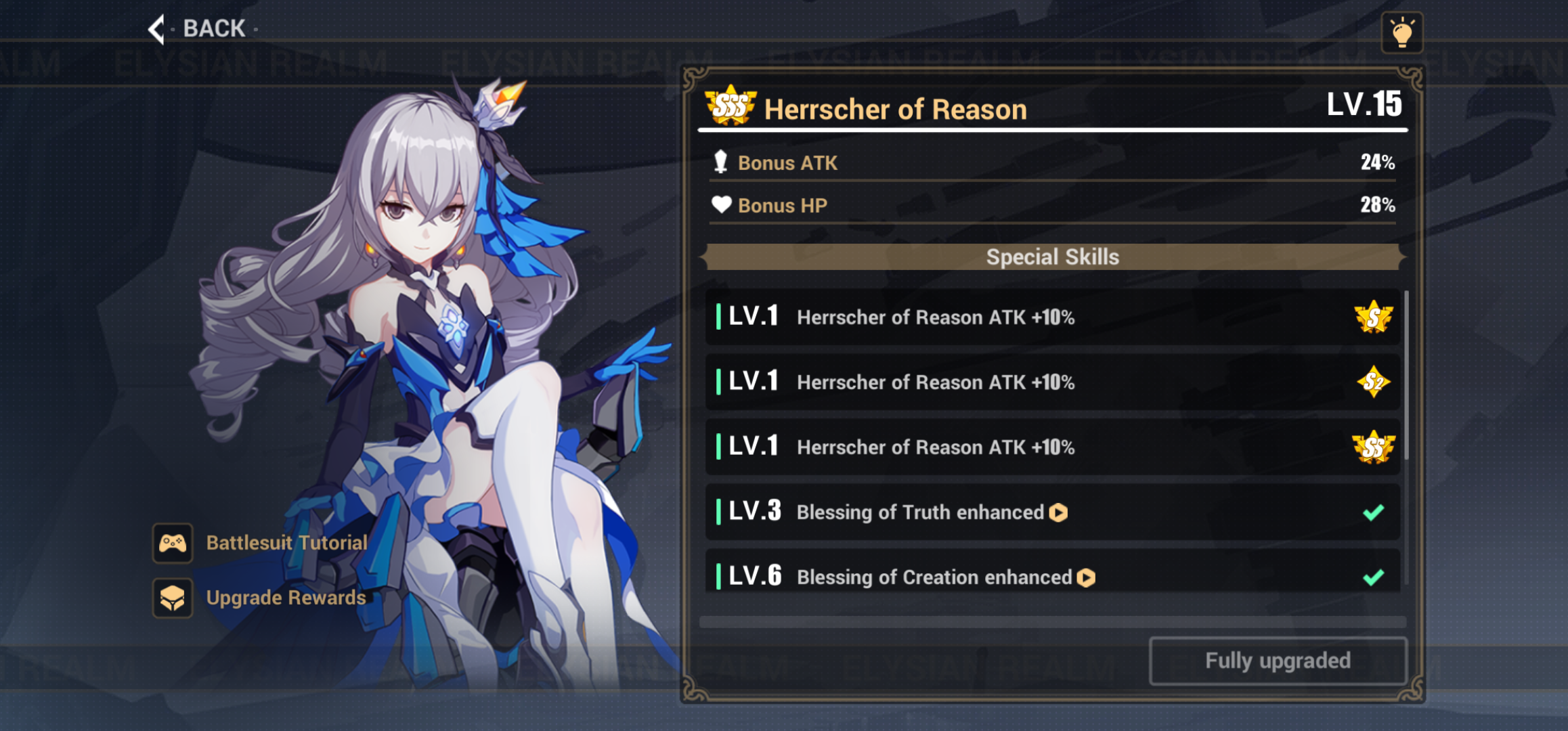The width and height of the screenshot is (1568, 731).
Task: Click the back arrow chevron
Action: (x=156, y=28)
